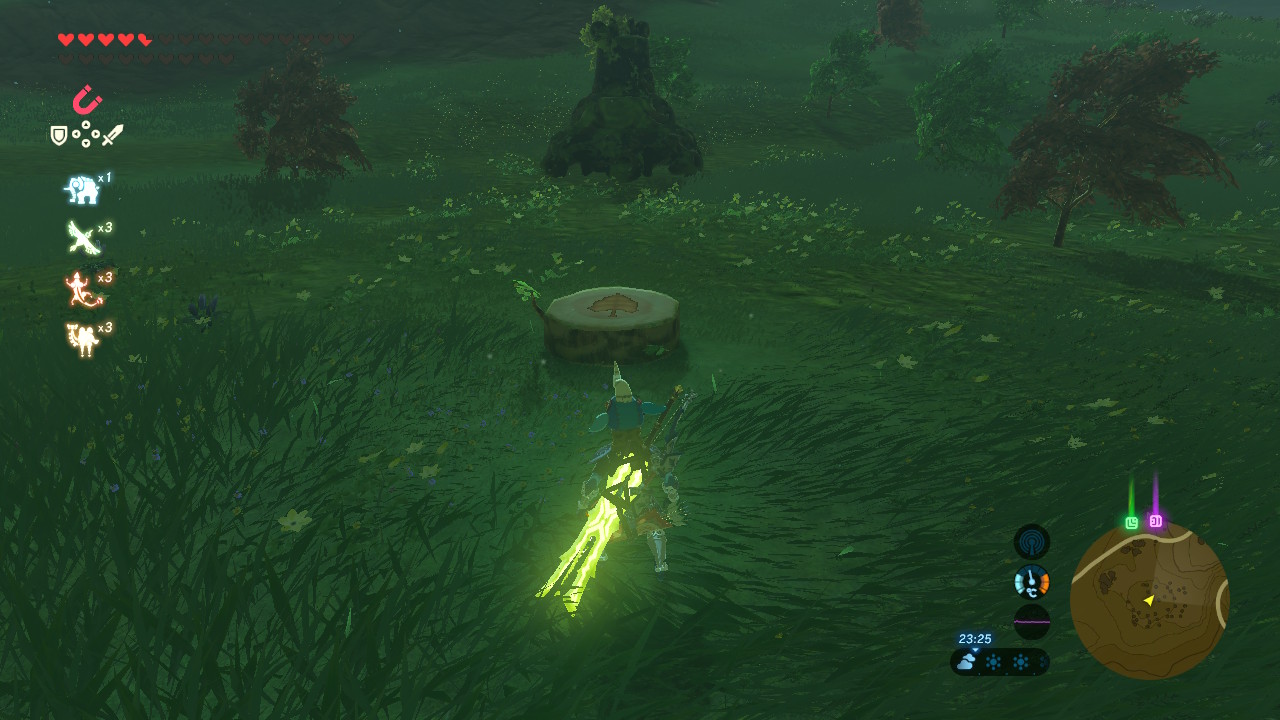Activate Mipha's Grace elephant ability icon
The image size is (1280, 720).
point(81,188)
